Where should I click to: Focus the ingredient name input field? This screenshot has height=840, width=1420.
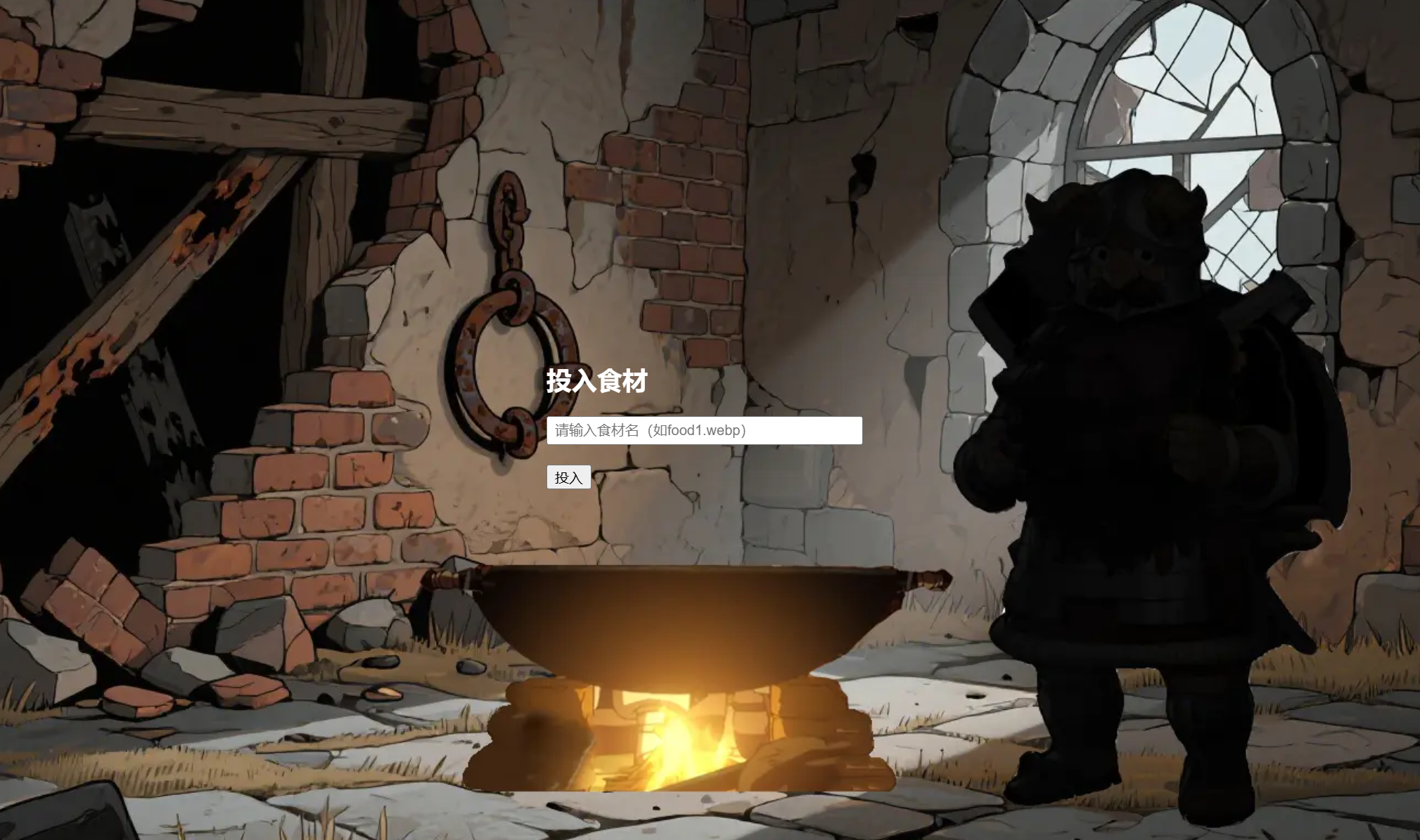click(x=704, y=430)
